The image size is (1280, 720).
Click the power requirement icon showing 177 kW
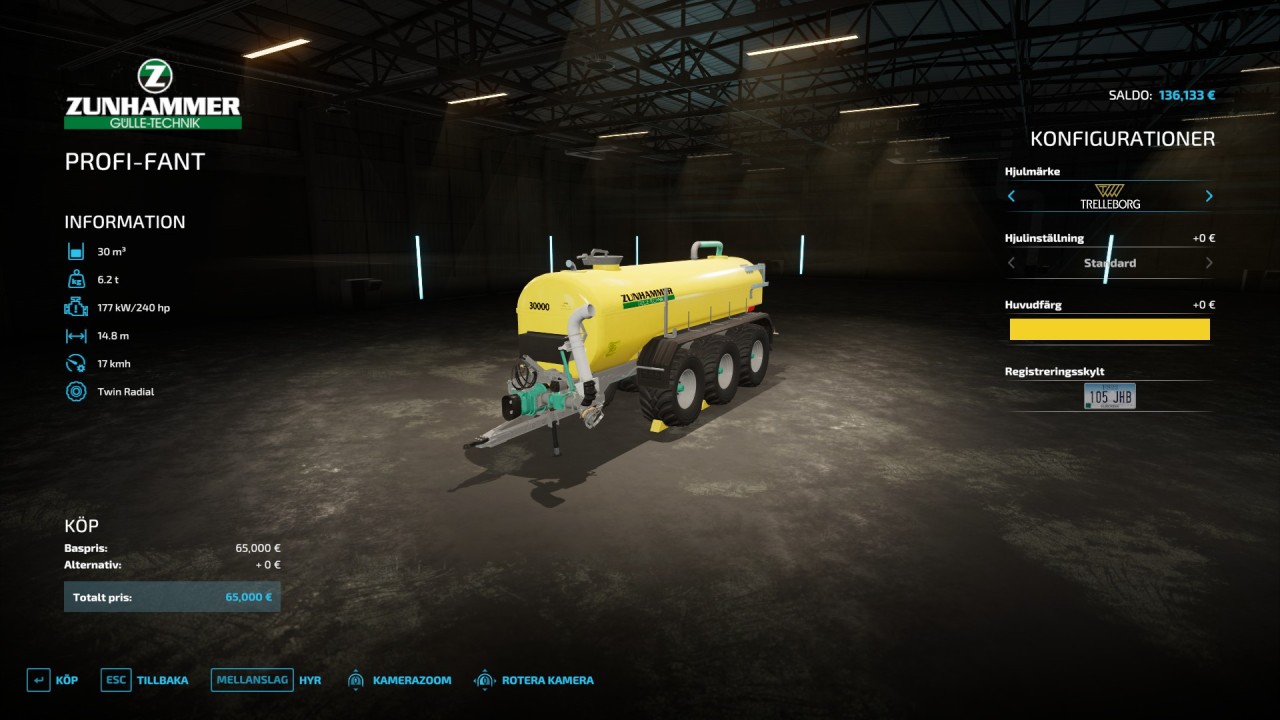pos(75,307)
